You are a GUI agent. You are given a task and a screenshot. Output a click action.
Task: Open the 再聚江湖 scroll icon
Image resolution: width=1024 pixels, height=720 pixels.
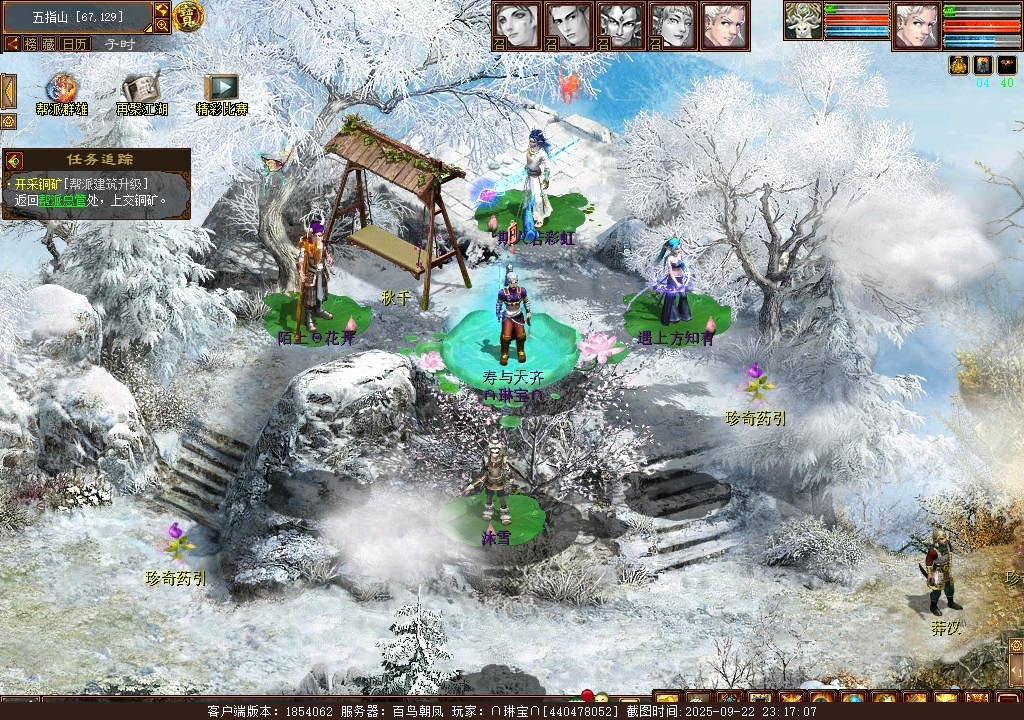[x=141, y=89]
